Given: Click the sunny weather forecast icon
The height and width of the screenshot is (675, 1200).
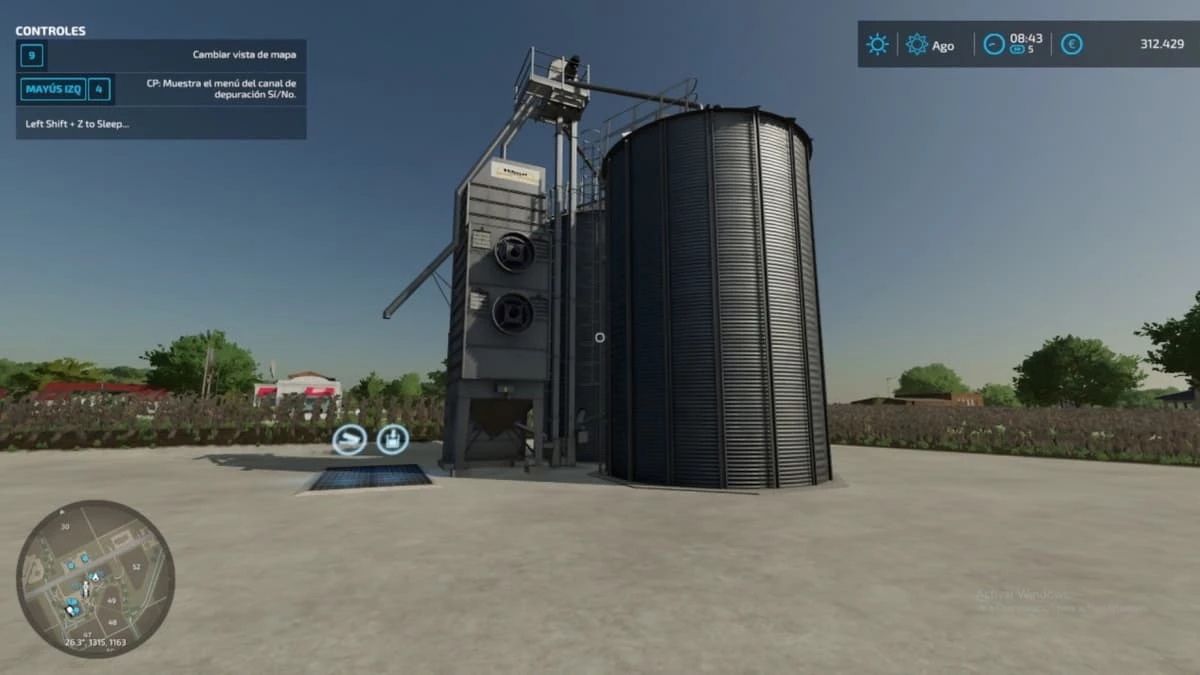Looking at the screenshot, I should (x=877, y=44).
